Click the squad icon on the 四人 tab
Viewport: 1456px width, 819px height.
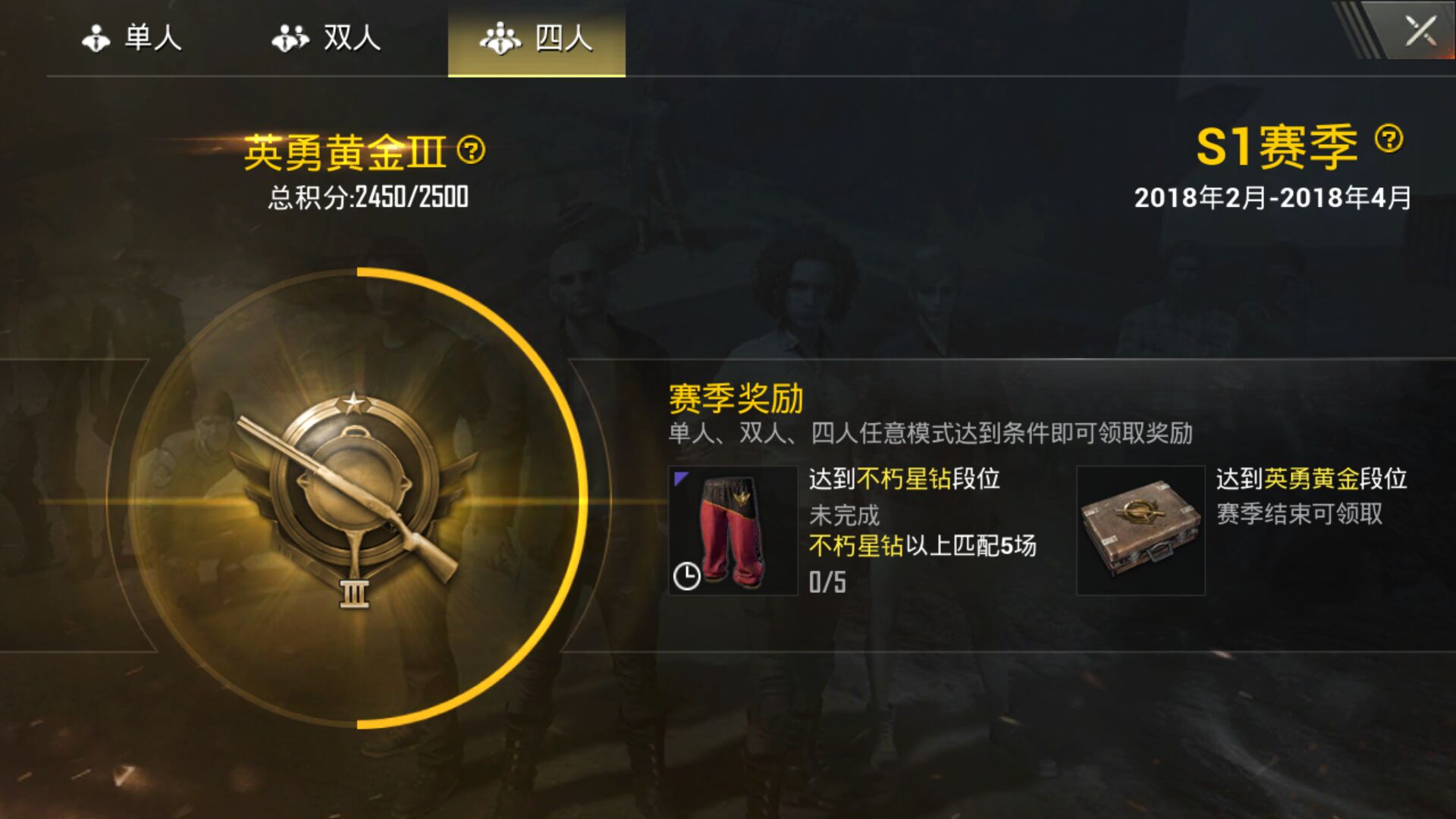501,38
